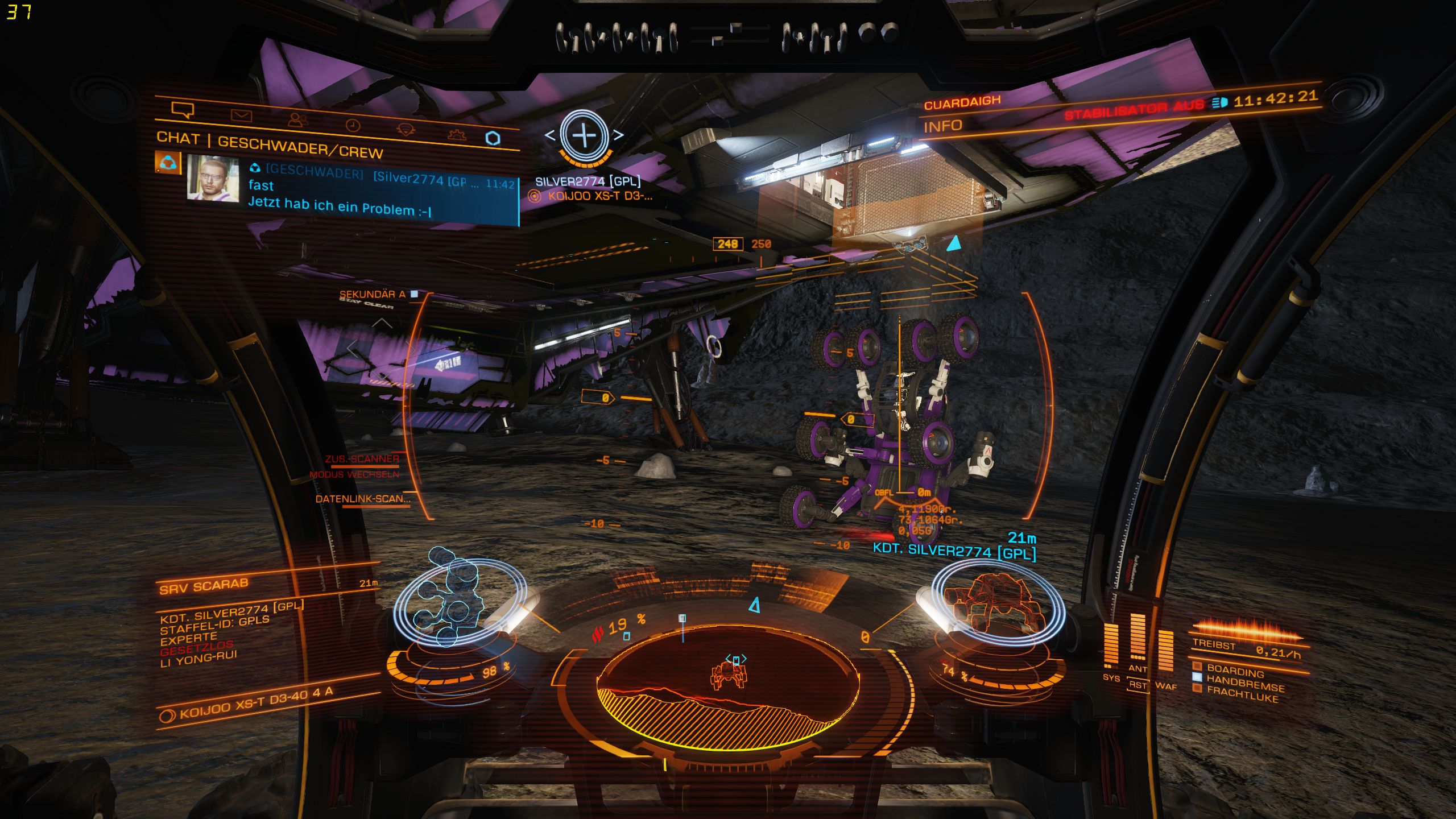Image resolution: width=1456 pixels, height=819 pixels.
Task: Select the squadron chat channel icon
Action: [167, 163]
